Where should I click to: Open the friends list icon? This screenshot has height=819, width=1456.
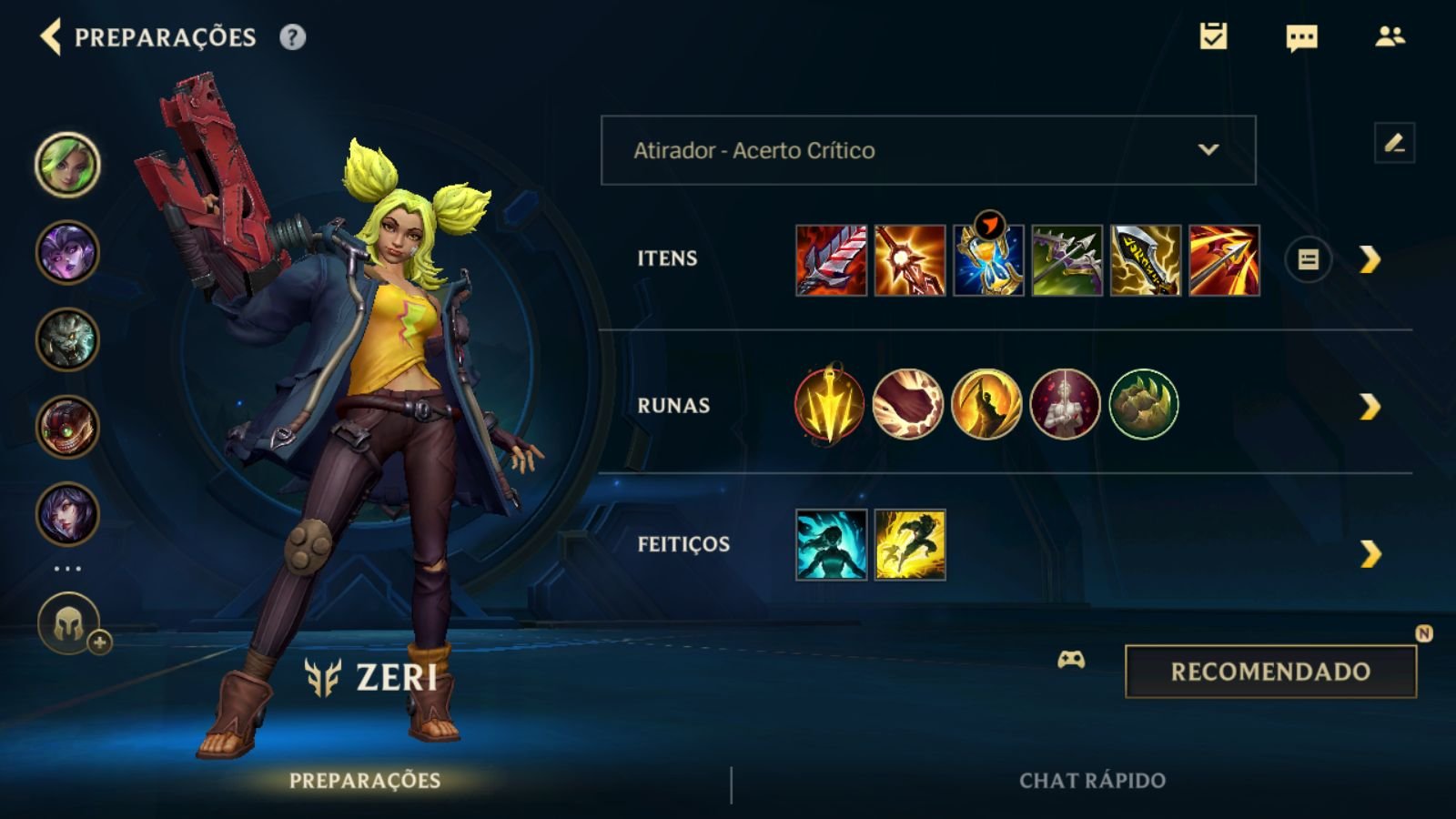[x=1390, y=36]
